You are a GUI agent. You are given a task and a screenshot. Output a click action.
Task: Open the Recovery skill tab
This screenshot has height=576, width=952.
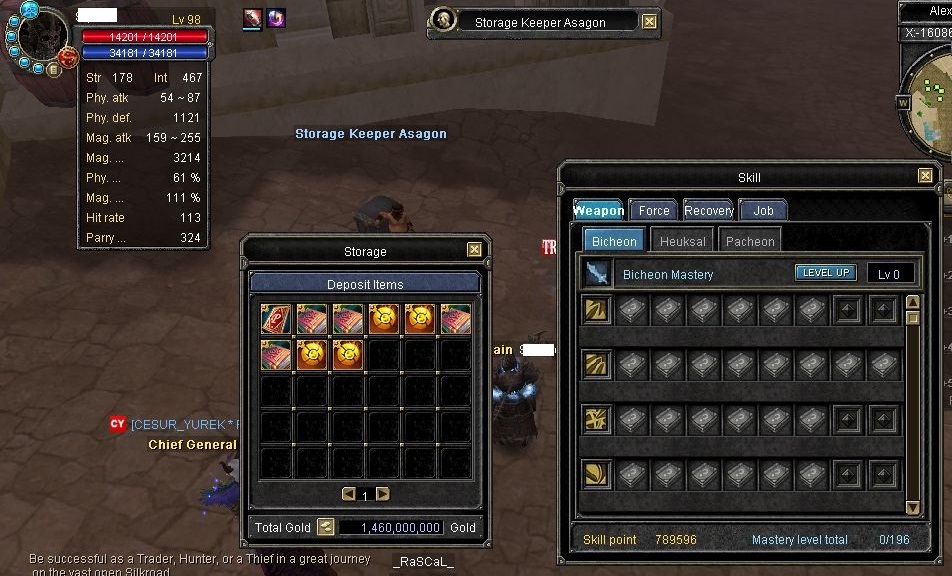pyautogui.click(x=709, y=210)
